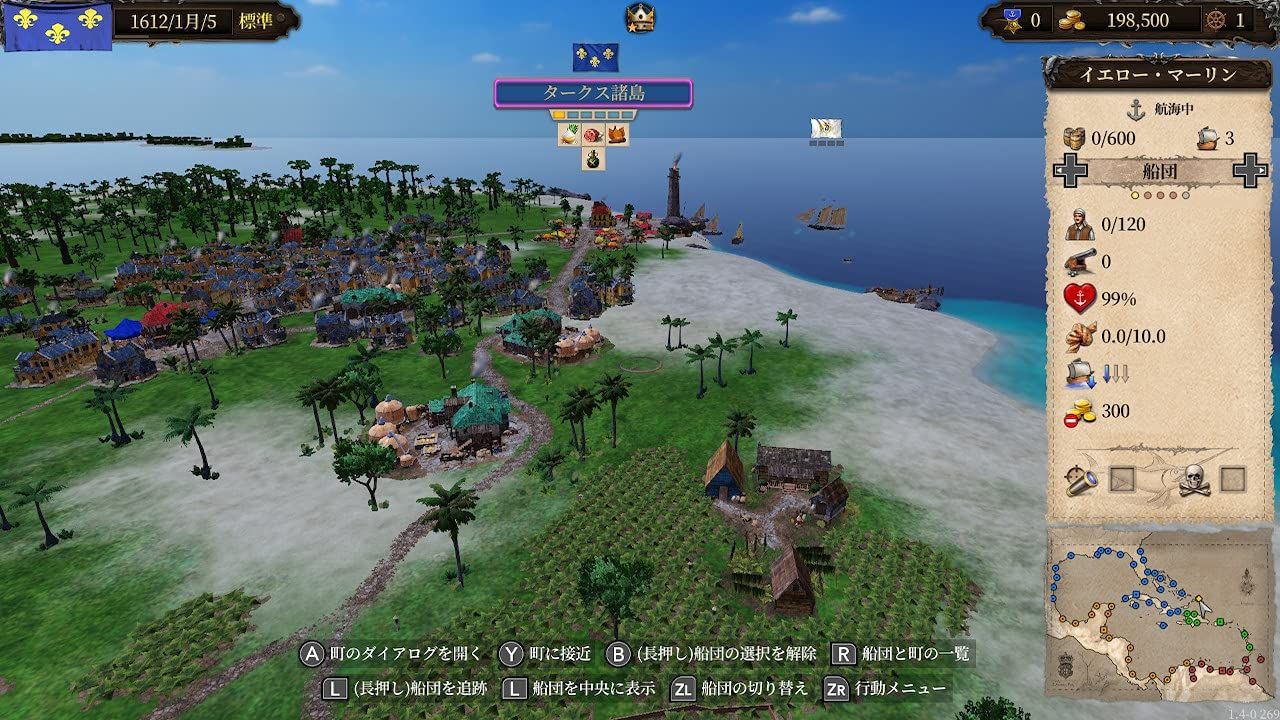
Task: Click the right plus arrow beside 船団
Action: [1250, 171]
